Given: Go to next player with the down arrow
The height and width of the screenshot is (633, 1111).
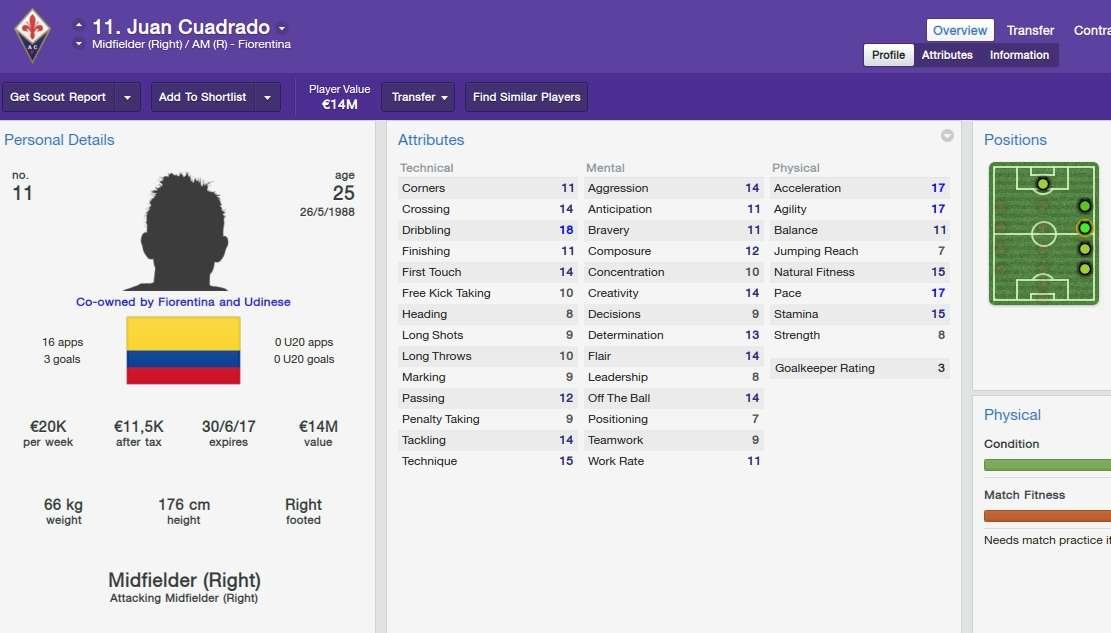Looking at the screenshot, I should coord(79,44).
